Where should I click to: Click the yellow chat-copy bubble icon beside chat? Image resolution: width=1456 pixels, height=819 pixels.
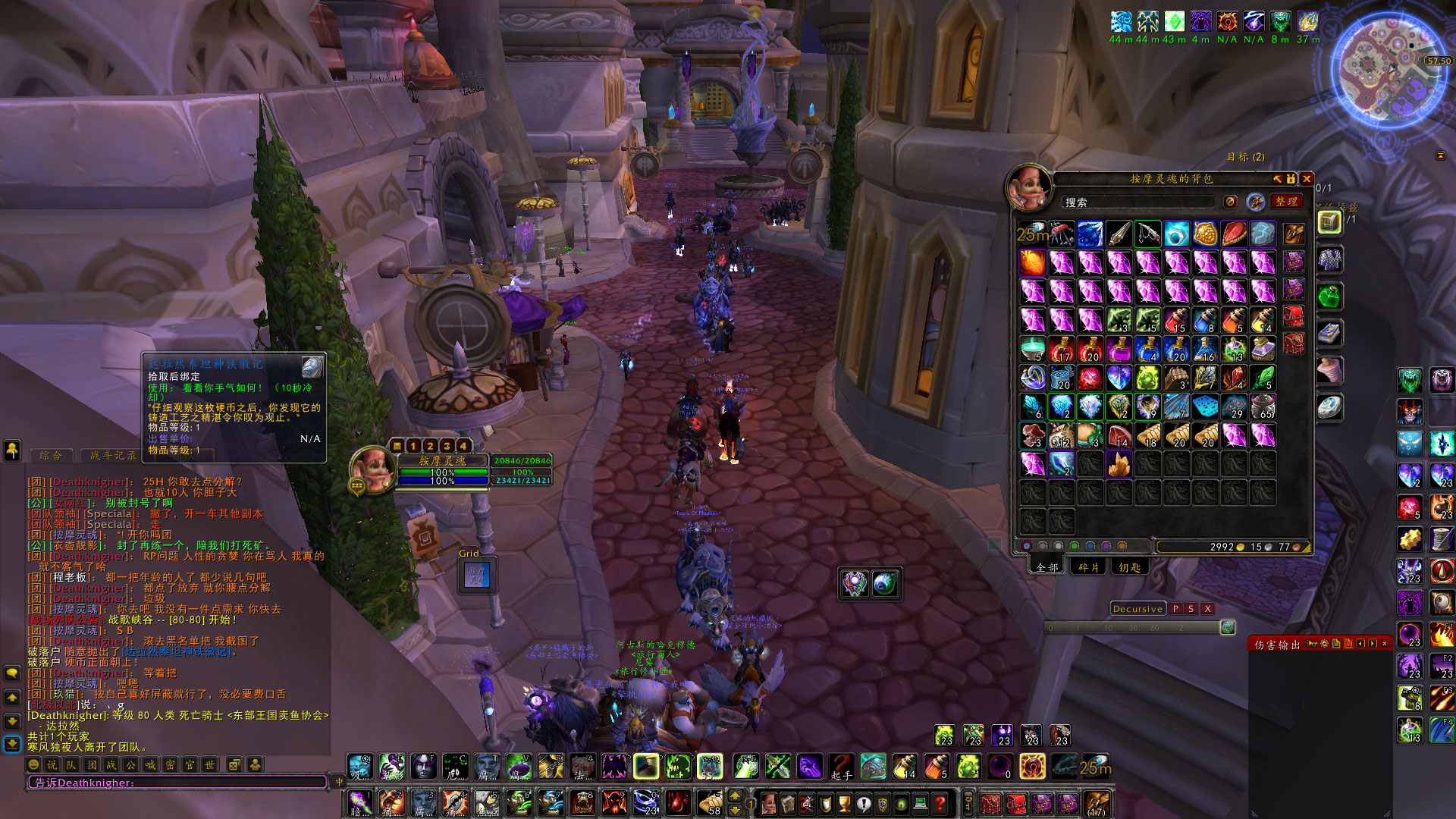[x=11, y=674]
